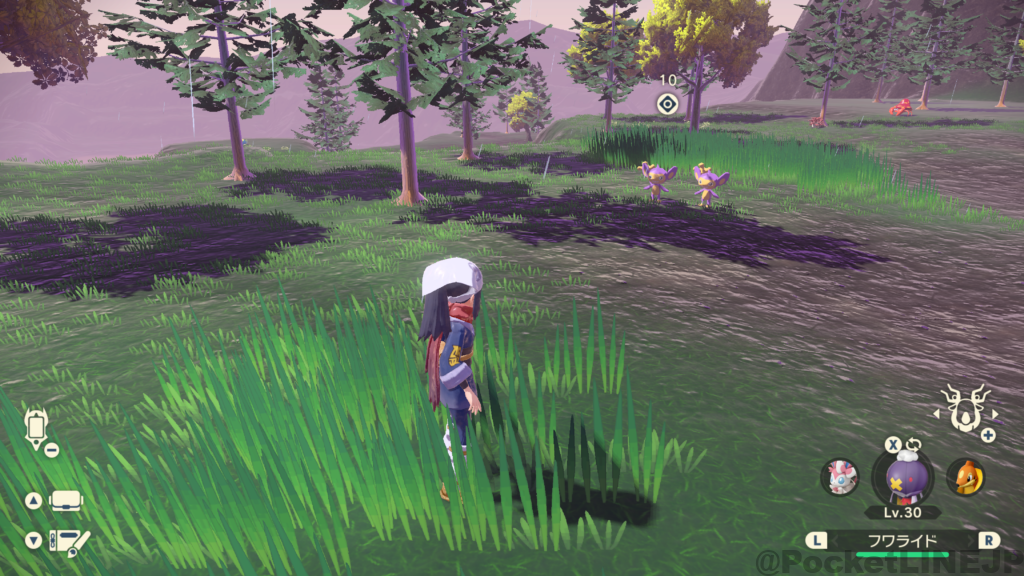Open the Pokédex notebook icon
This screenshot has height=576, width=1024.
click(68, 541)
